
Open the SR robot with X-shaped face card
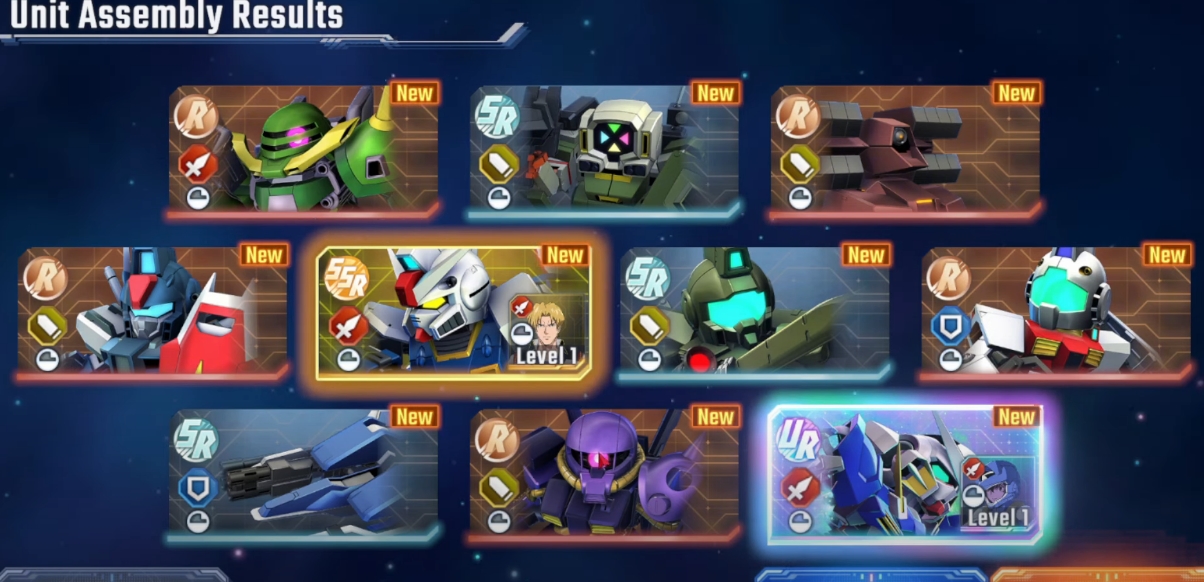[605, 148]
